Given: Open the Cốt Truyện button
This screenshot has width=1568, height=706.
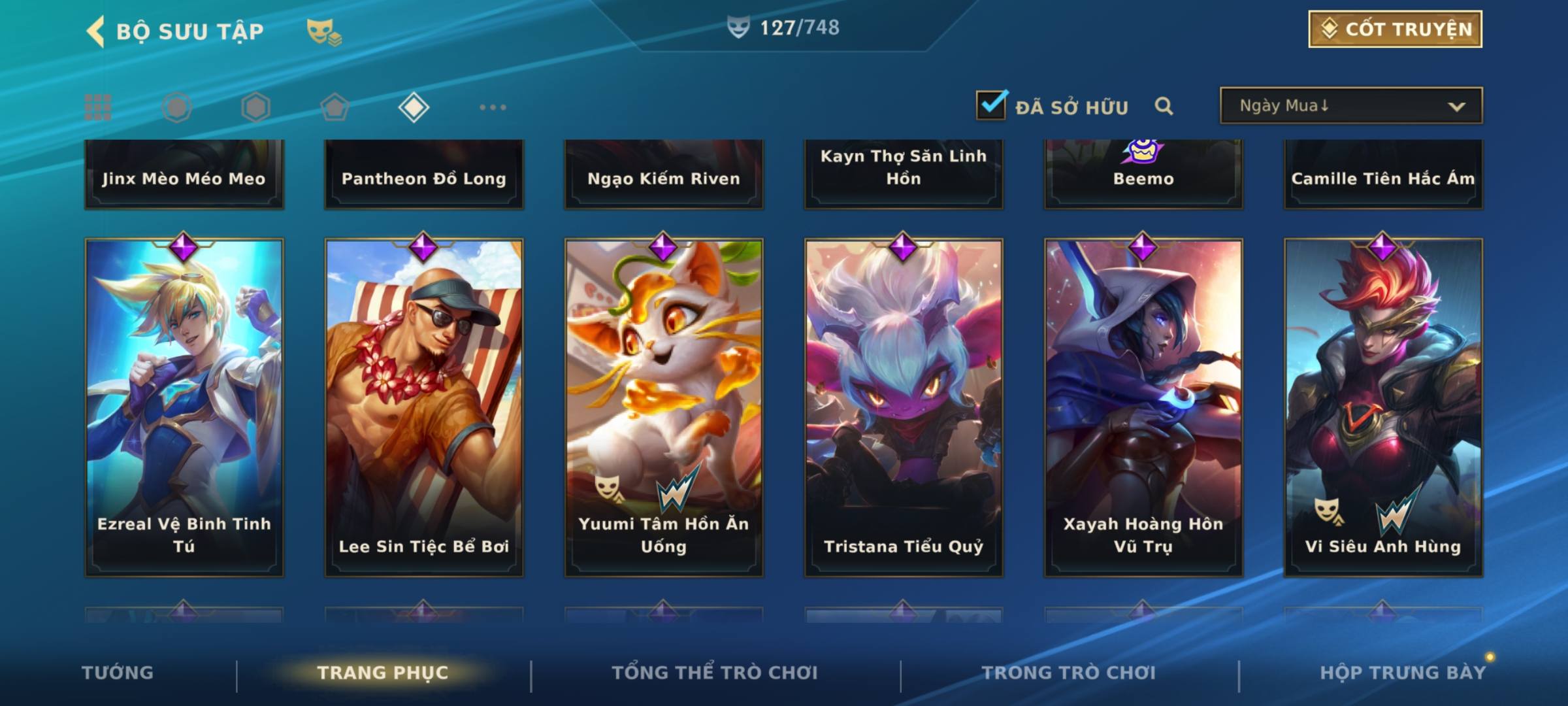Looking at the screenshot, I should 1395,29.
